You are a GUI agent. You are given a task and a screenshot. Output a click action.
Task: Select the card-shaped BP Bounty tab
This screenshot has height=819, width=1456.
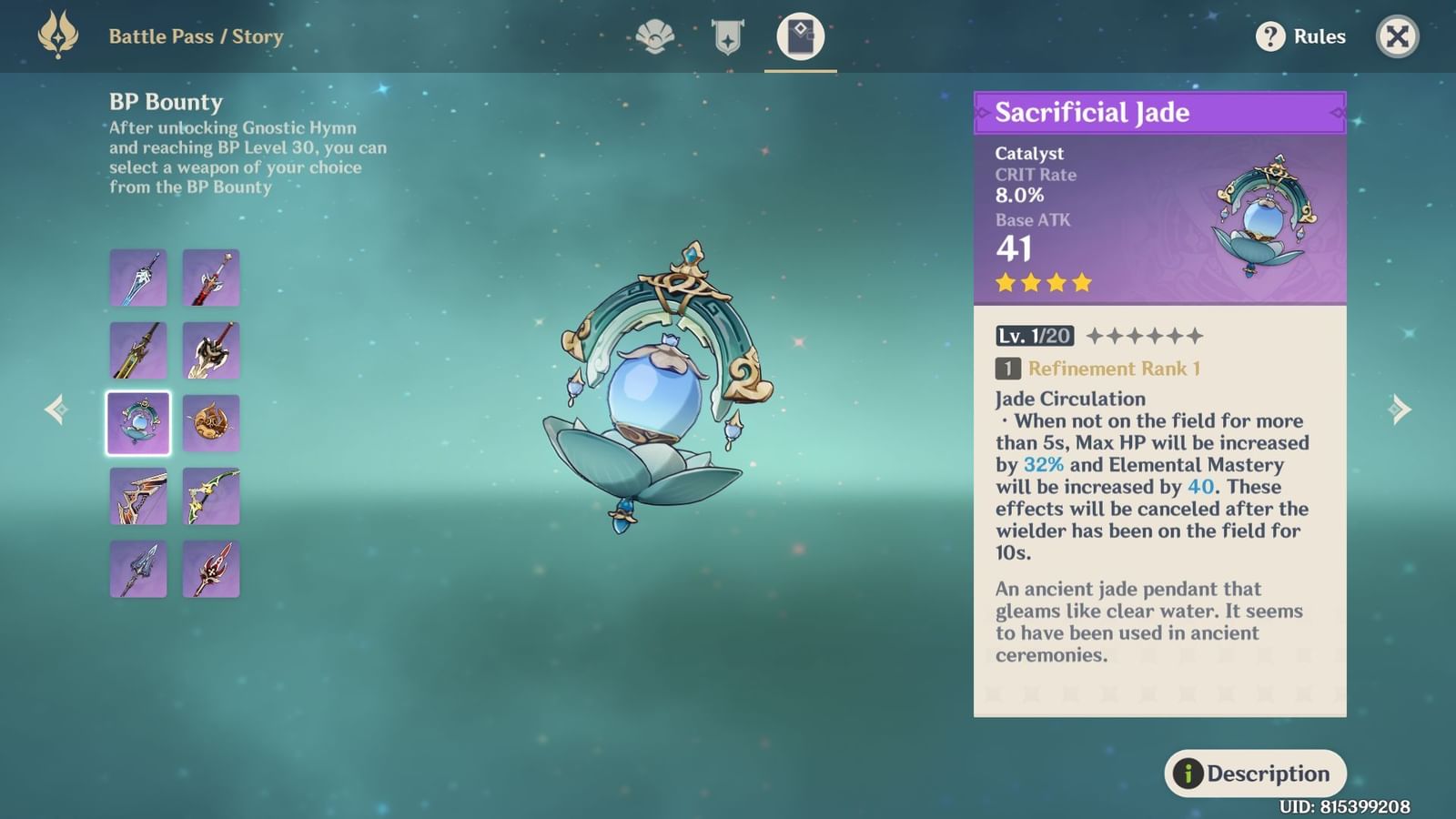799,36
